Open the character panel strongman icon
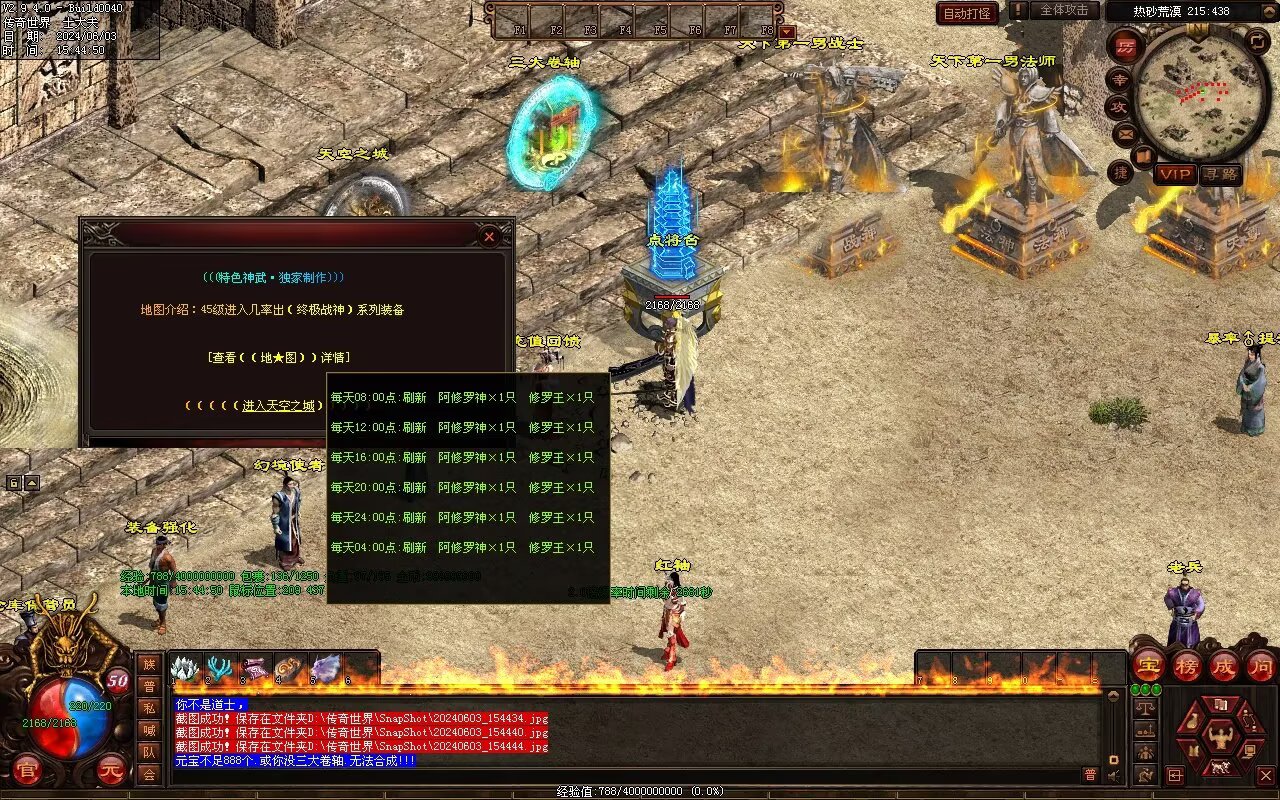The height and width of the screenshot is (800, 1280). [1219, 737]
